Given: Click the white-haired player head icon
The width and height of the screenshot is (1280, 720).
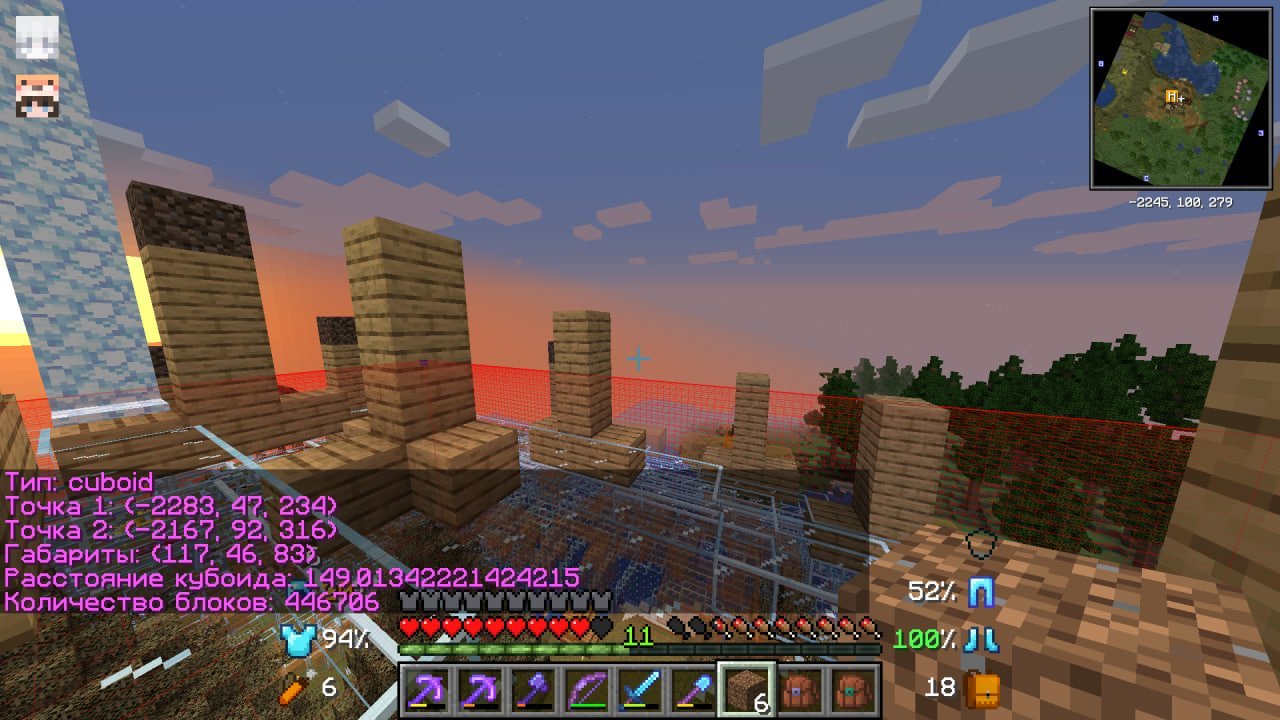Looking at the screenshot, I should click(x=37, y=36).
